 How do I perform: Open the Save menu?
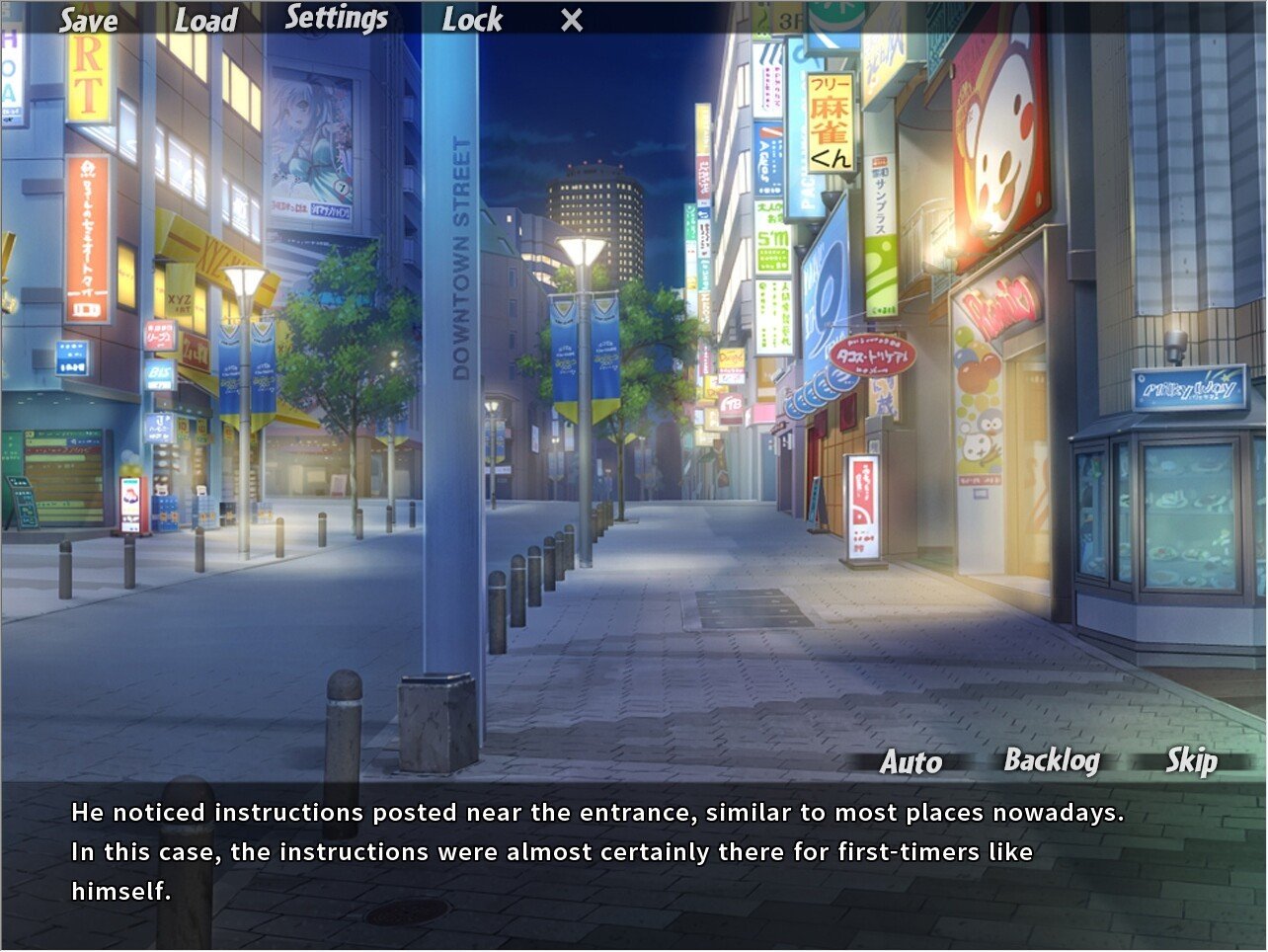click(x=88, y=21)
